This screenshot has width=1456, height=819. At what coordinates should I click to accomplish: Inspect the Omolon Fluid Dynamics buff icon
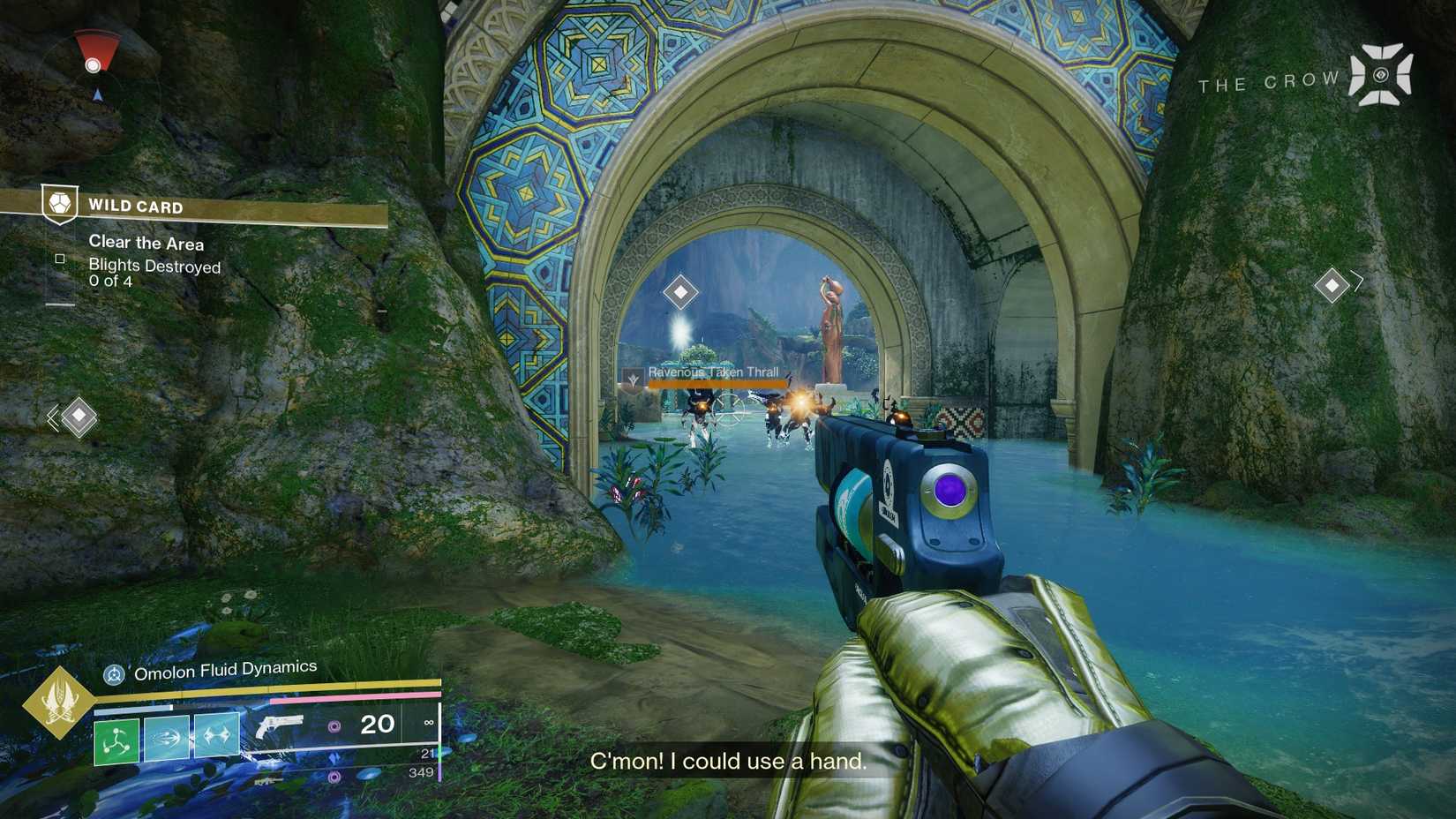click(114, 675)
